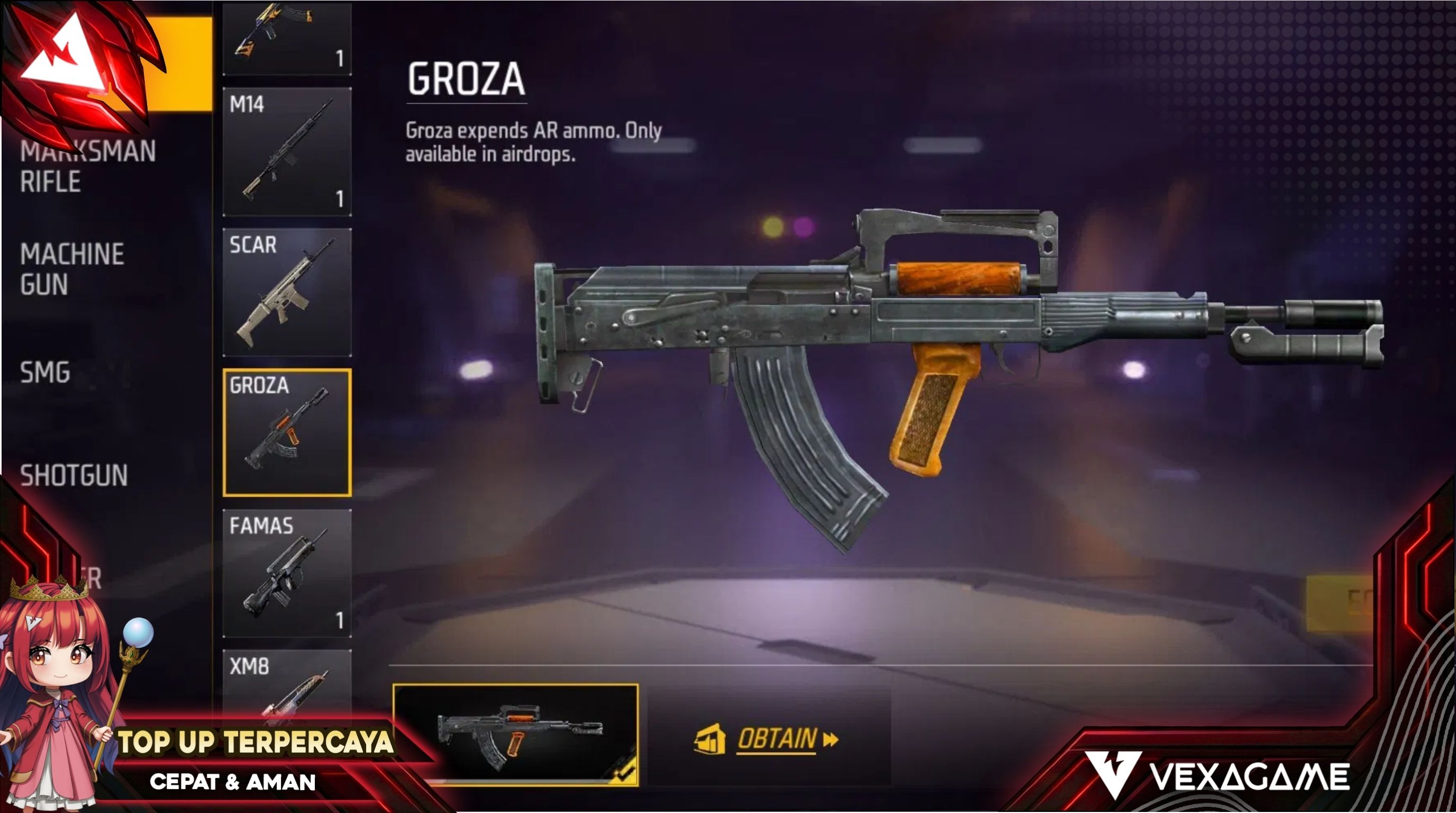Select the SMG category

tap(45, 373)
